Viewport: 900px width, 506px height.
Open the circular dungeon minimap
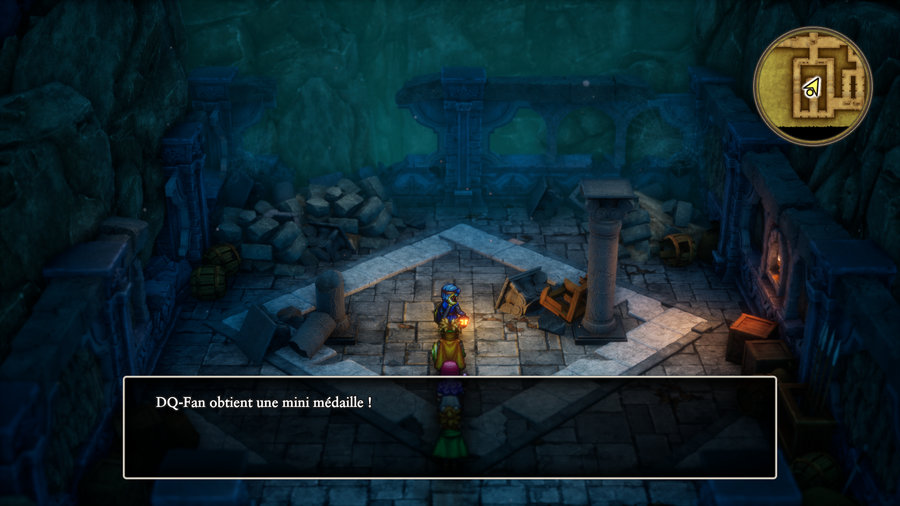tap(813, 86)
